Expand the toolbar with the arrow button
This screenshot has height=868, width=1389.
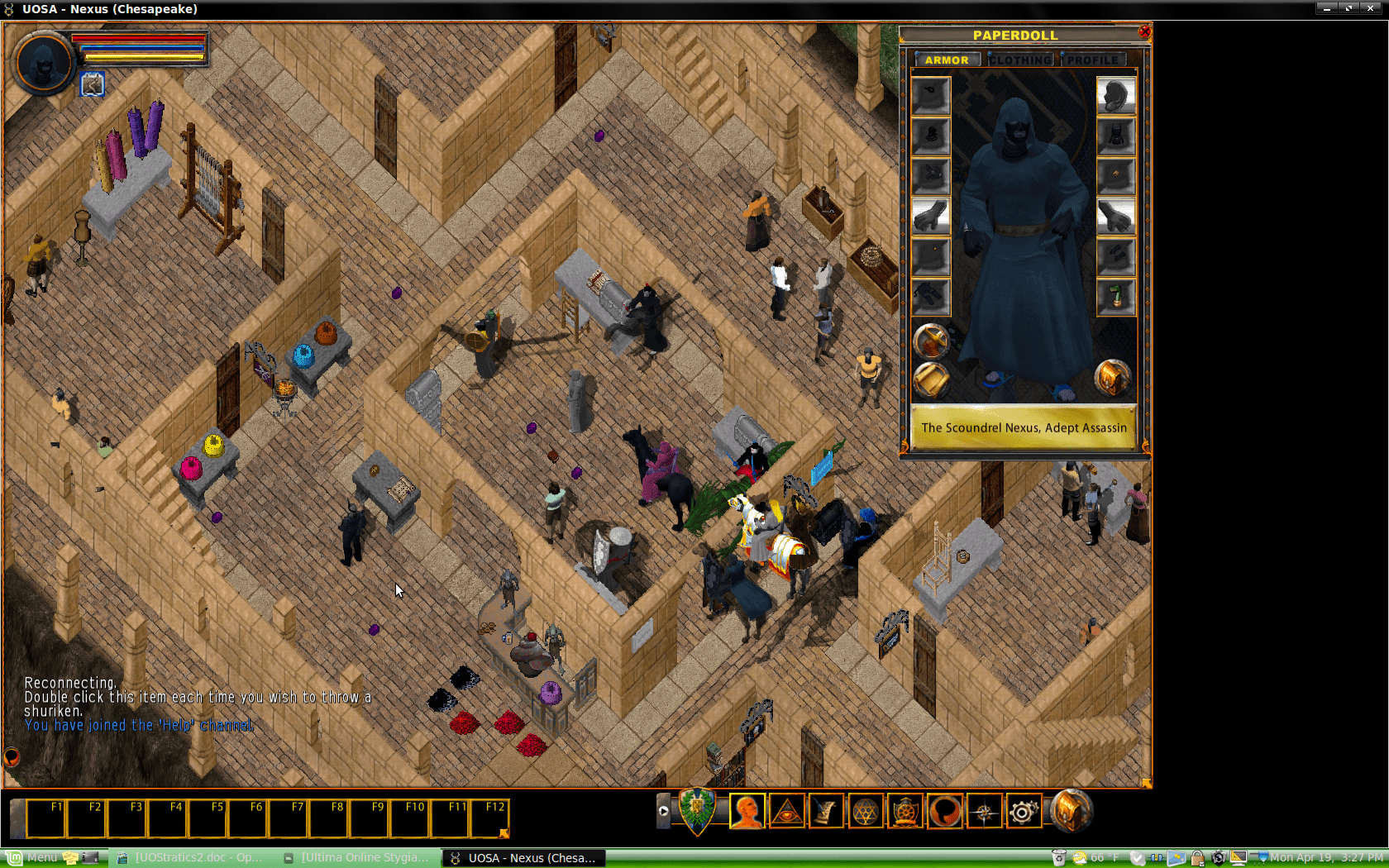point(665,811)
